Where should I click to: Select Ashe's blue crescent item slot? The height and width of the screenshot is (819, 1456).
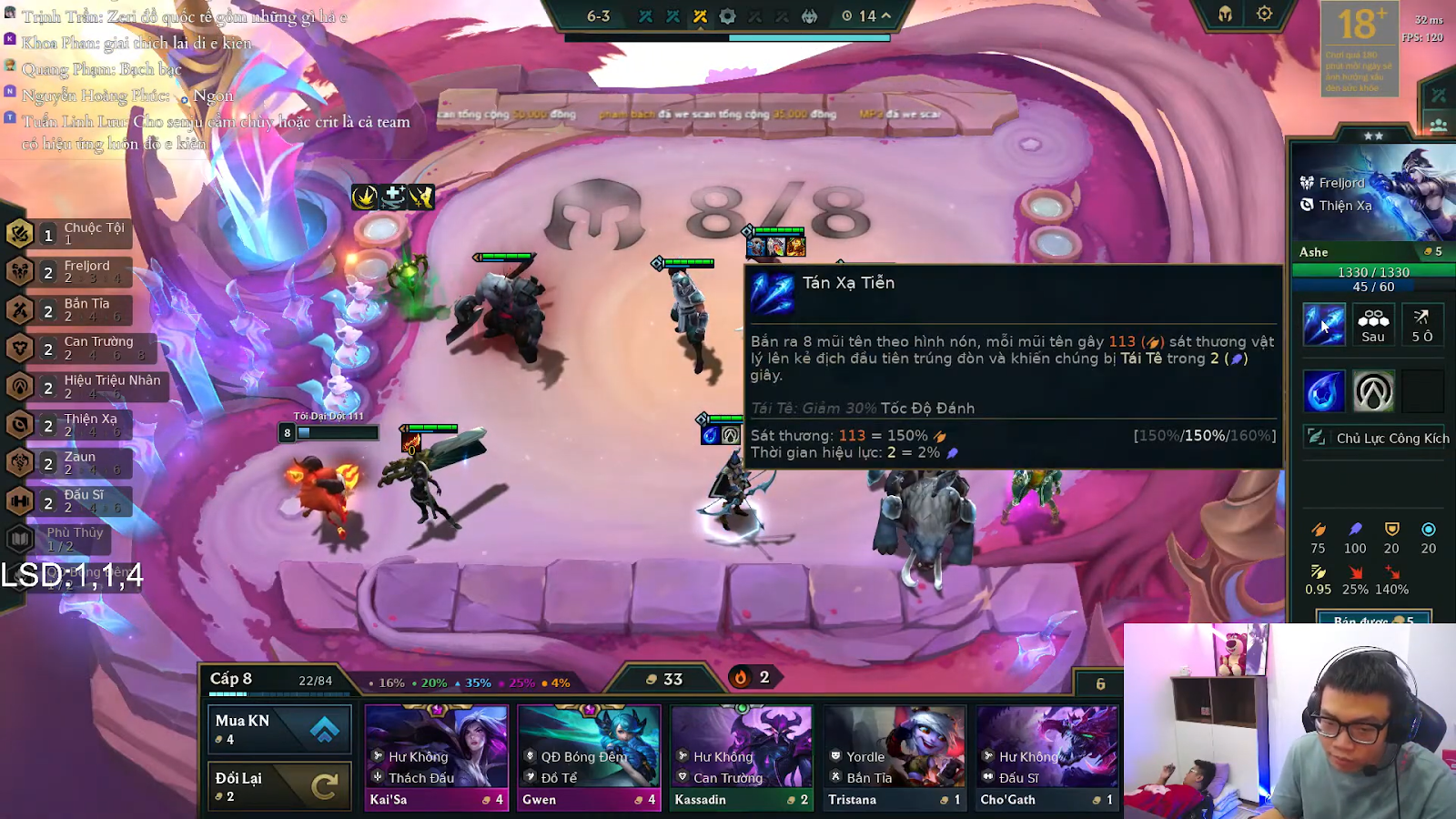(x=1323, y=392)
